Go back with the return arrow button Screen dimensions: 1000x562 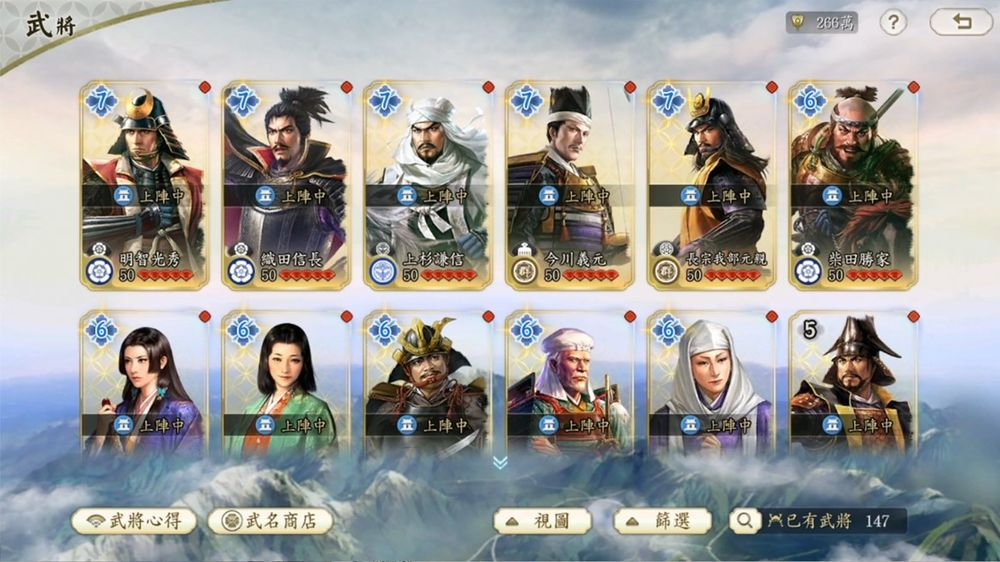coord(961,22)
